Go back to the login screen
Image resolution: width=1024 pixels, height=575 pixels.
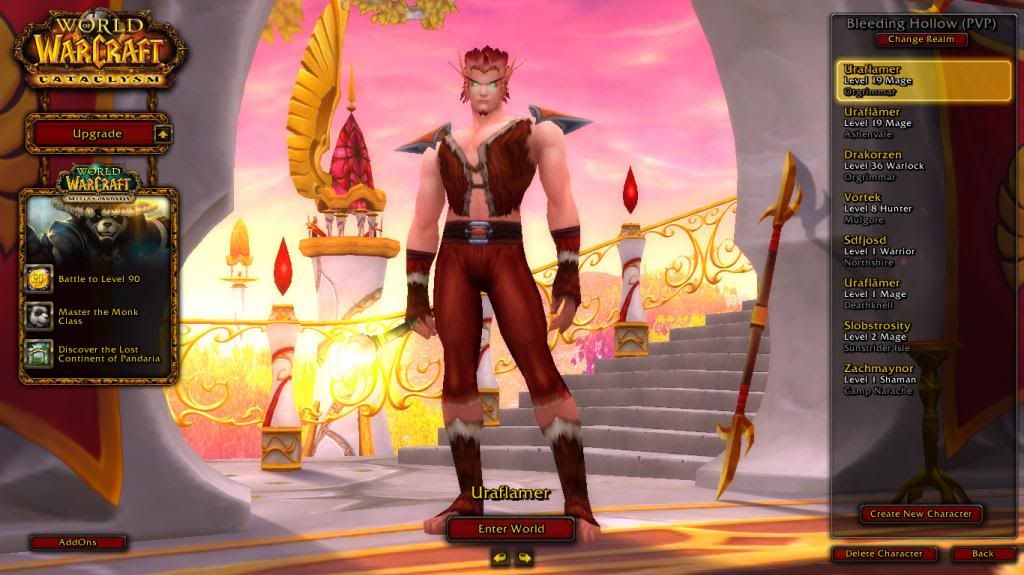tap(983, 553)
